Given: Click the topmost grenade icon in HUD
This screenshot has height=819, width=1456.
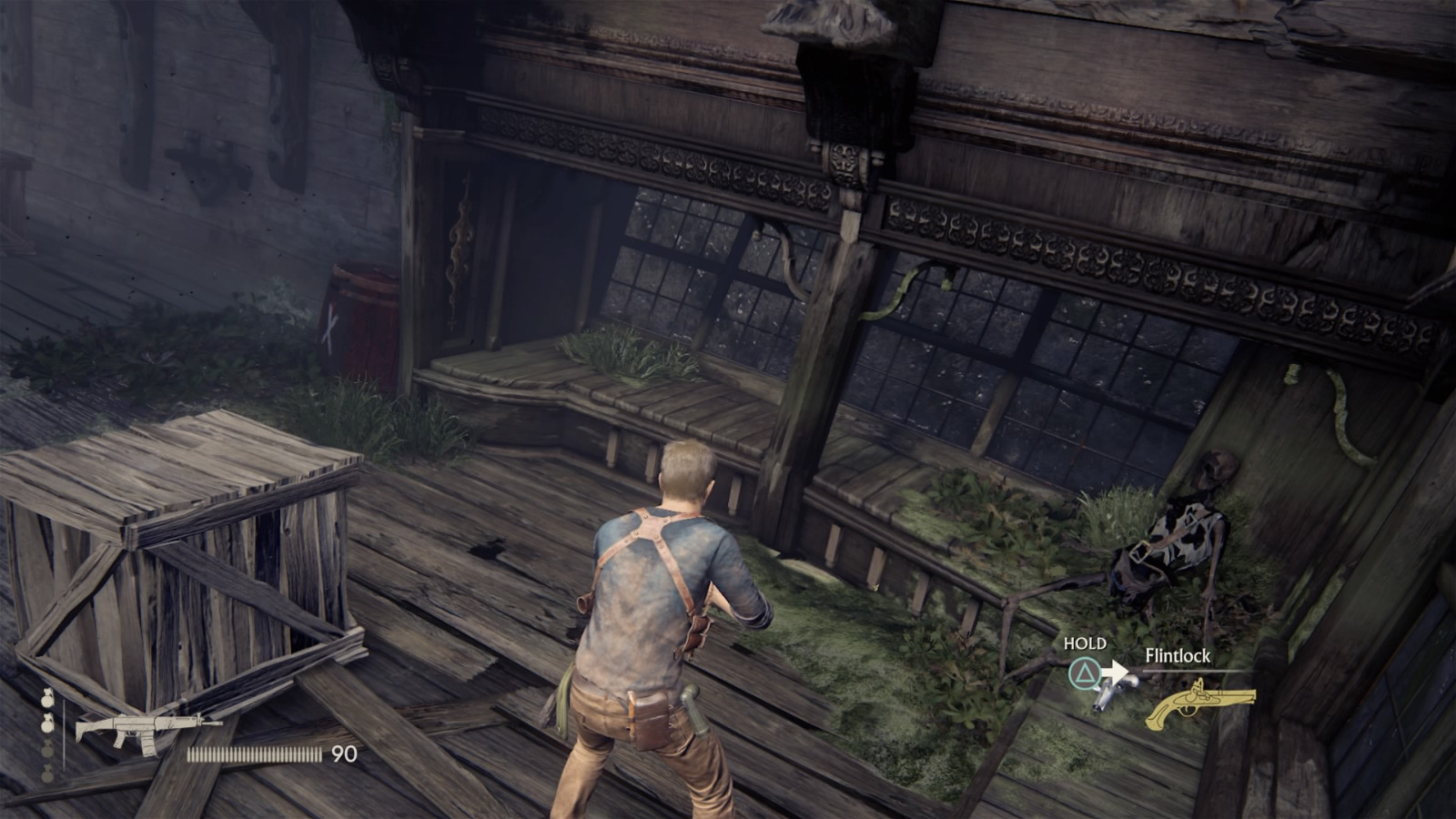Looking at the screenshot, I should click(x=47, y=701).
